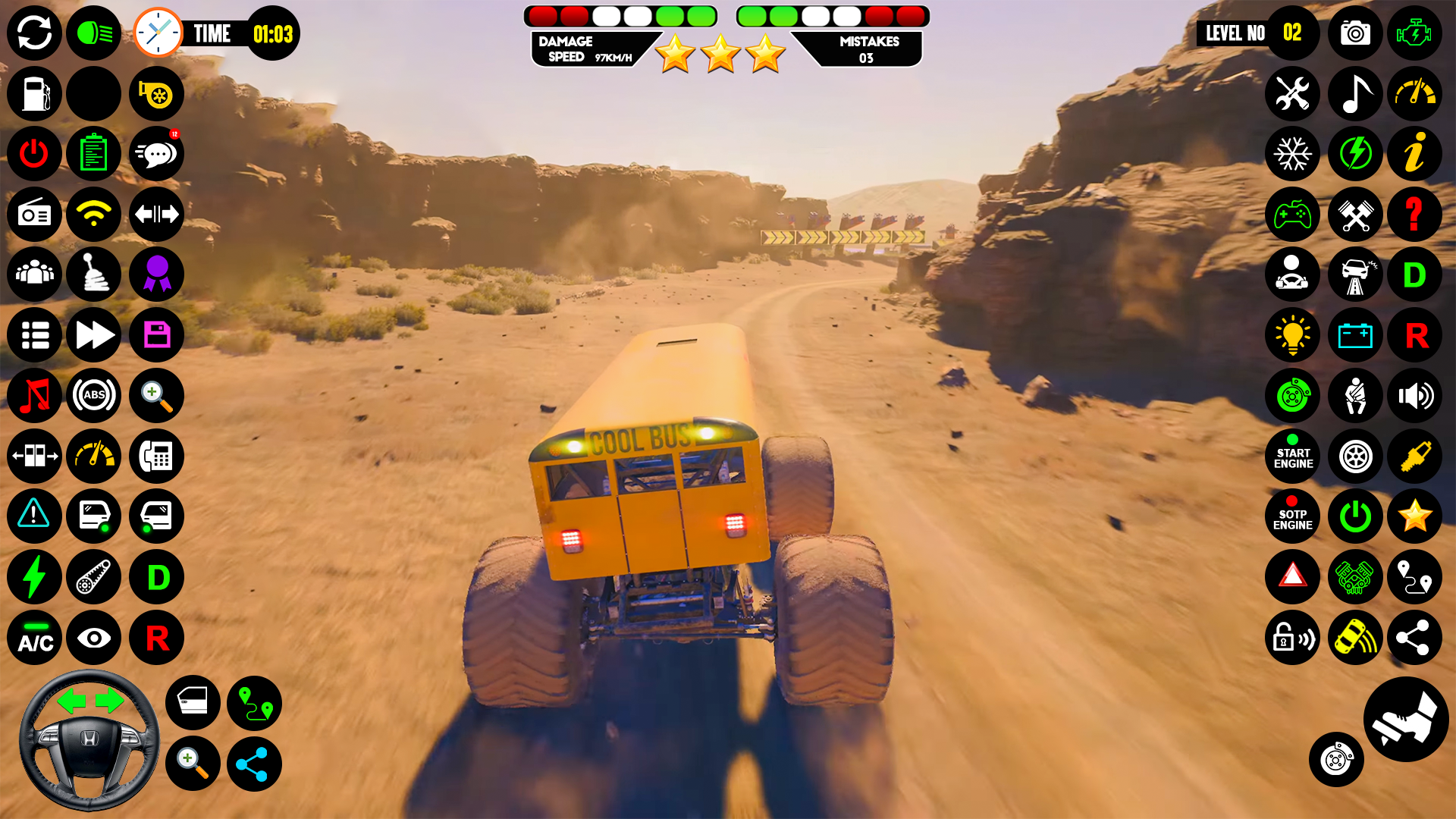
Task: Toggle the A/C switch
Action: pos(34,639)
